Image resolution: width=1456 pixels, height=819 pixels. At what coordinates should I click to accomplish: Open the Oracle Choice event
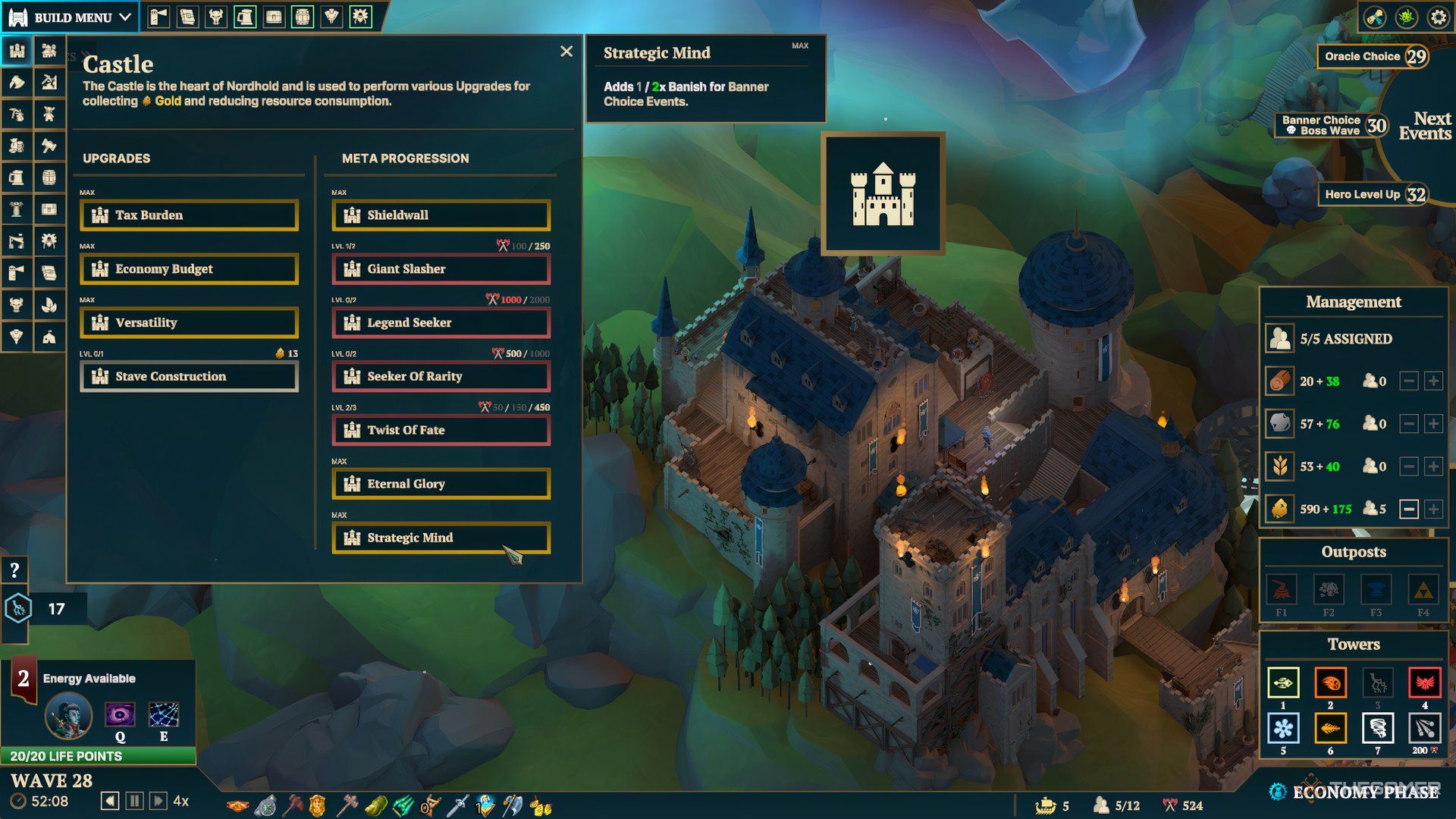[1372, 57]
